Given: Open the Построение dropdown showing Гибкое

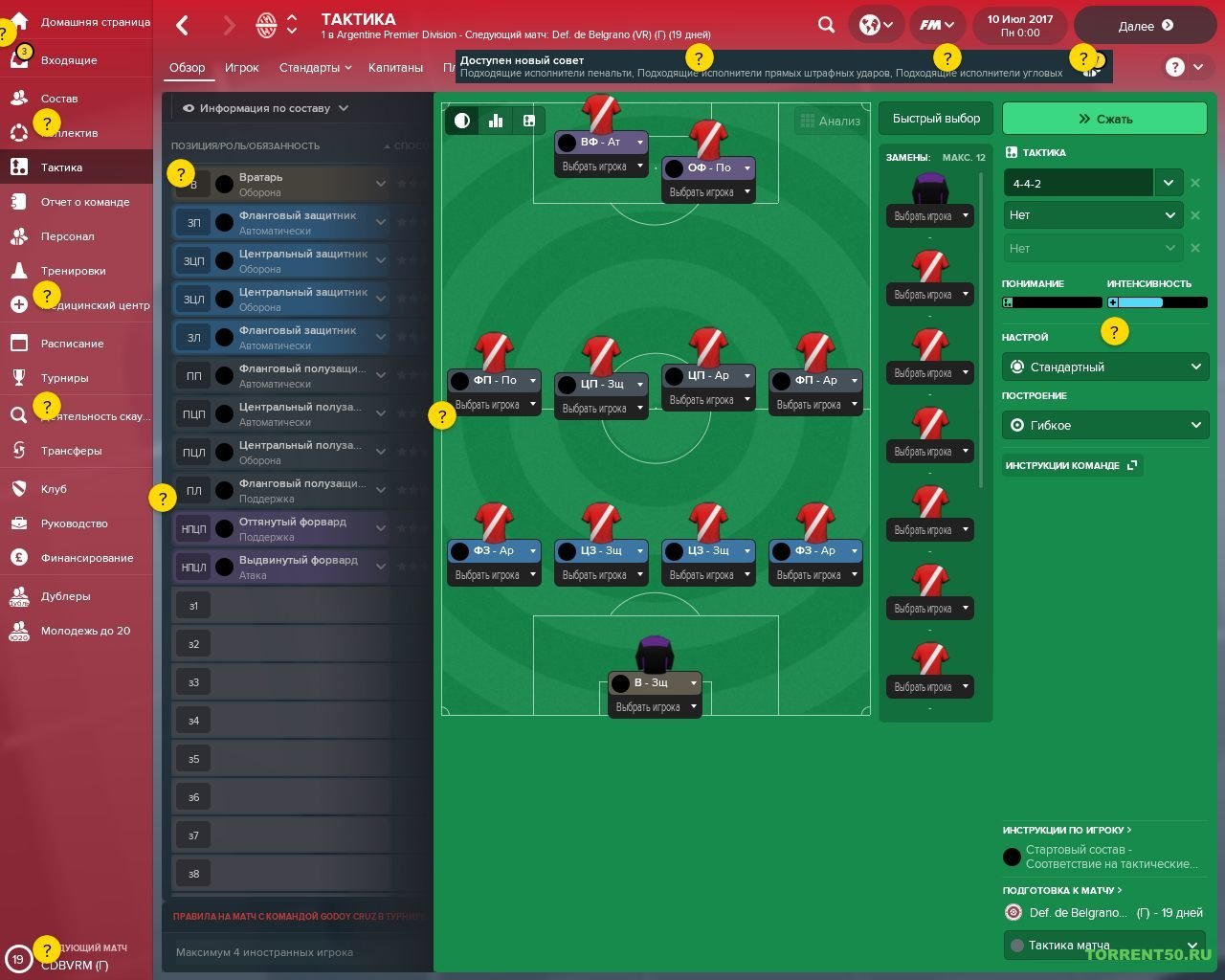Looking at the screenshot, I should [x=1104, y=425].
